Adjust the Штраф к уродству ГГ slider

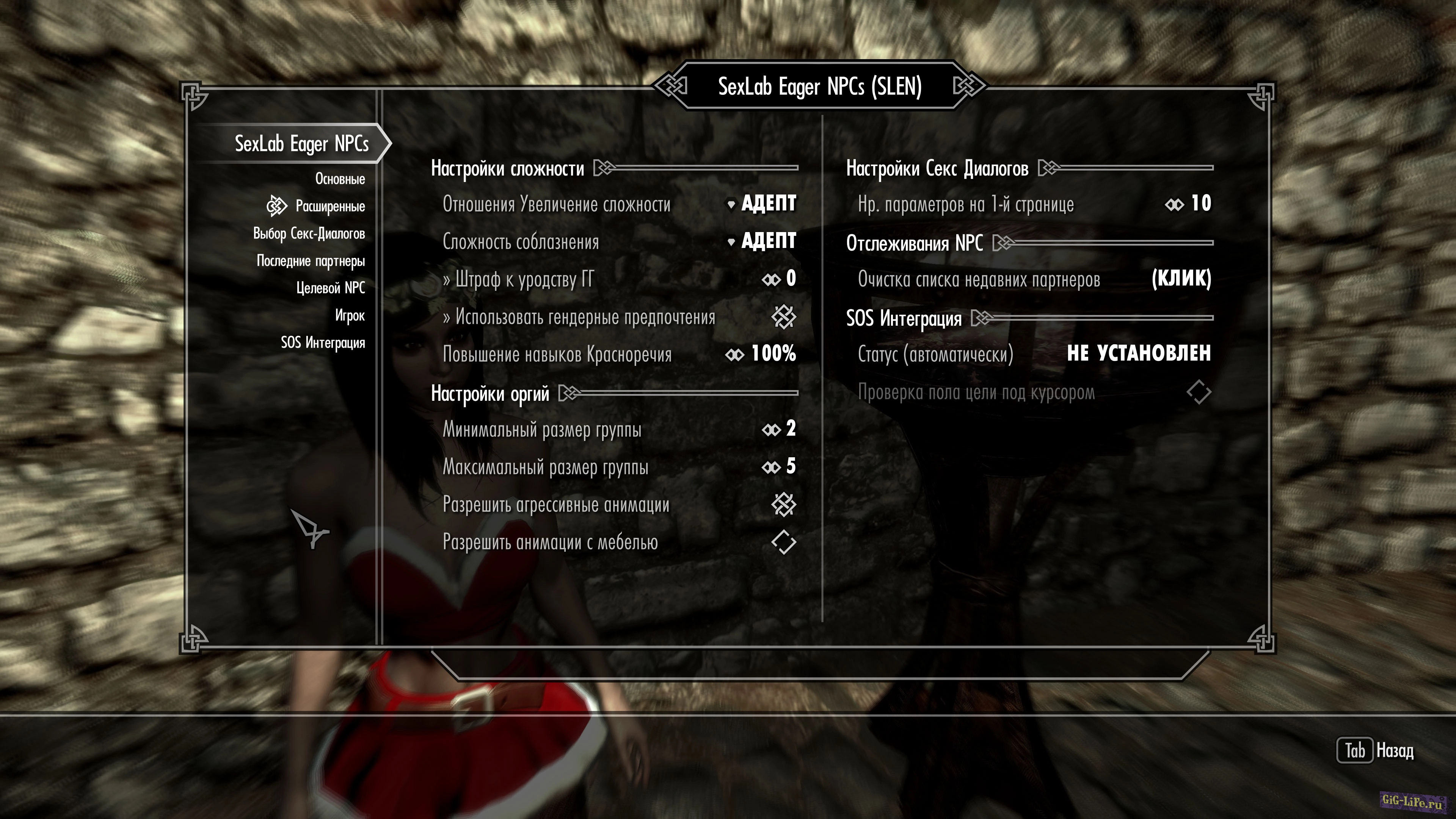click(x=779, y=279)
